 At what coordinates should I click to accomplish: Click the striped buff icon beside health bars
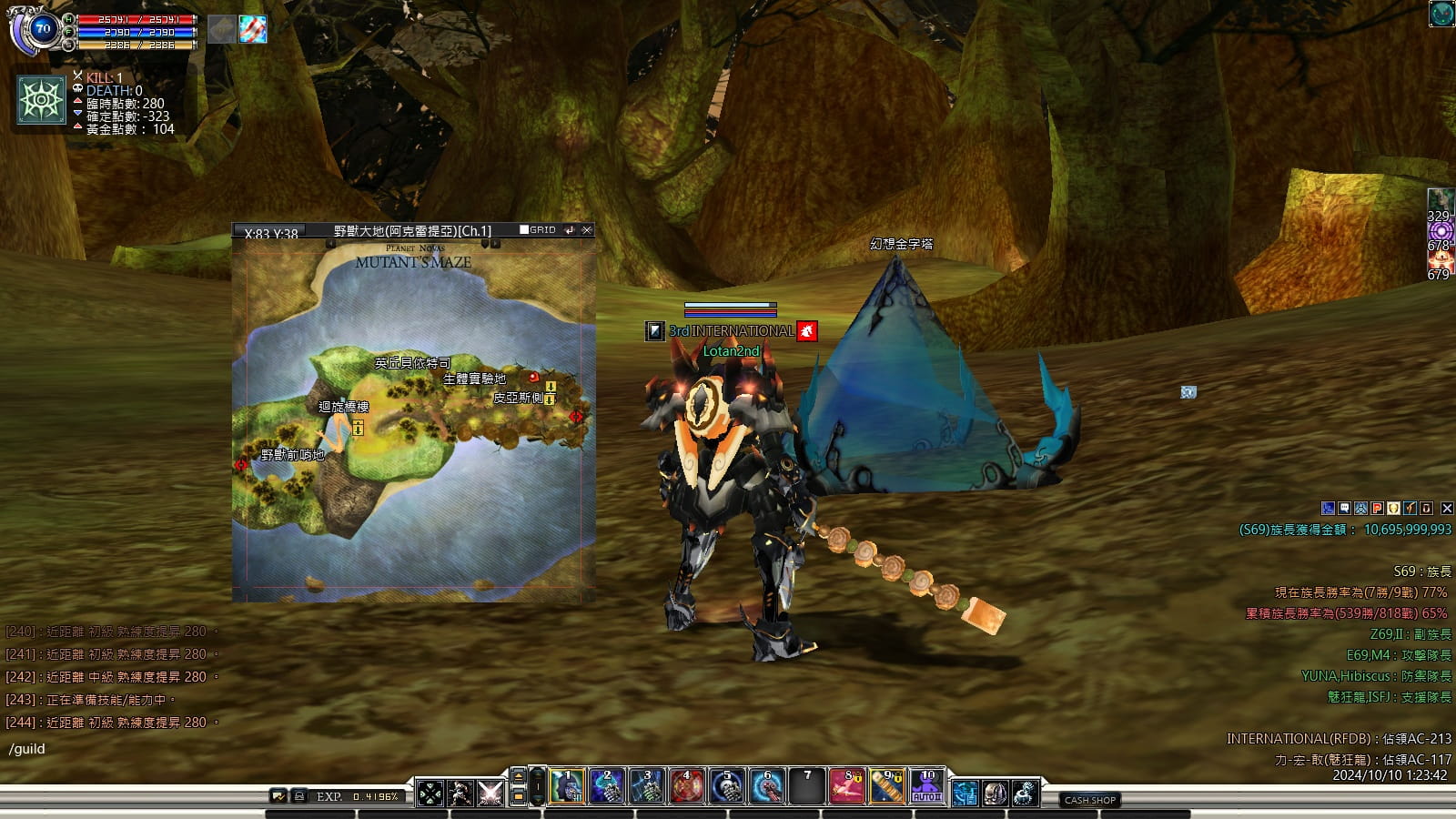pyautogui.click(x=253, y=29)
